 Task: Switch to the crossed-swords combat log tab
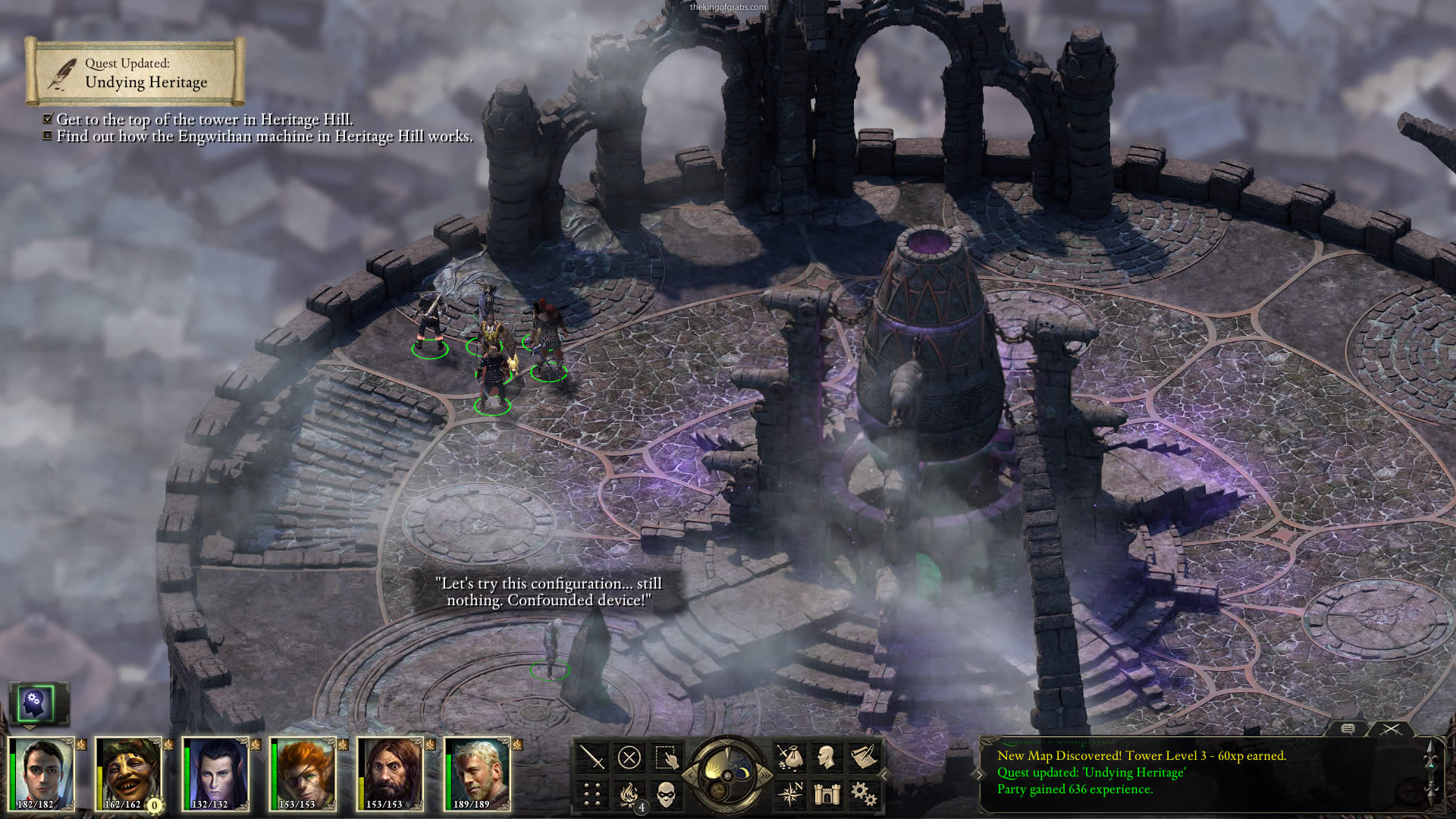pyautogui.click(x=1391, y=729)
